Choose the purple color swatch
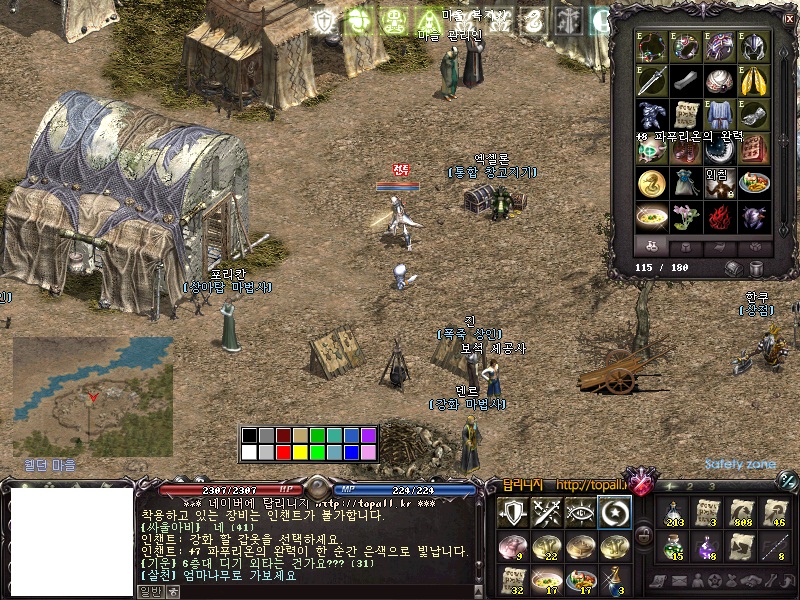 tap(367, 436)
